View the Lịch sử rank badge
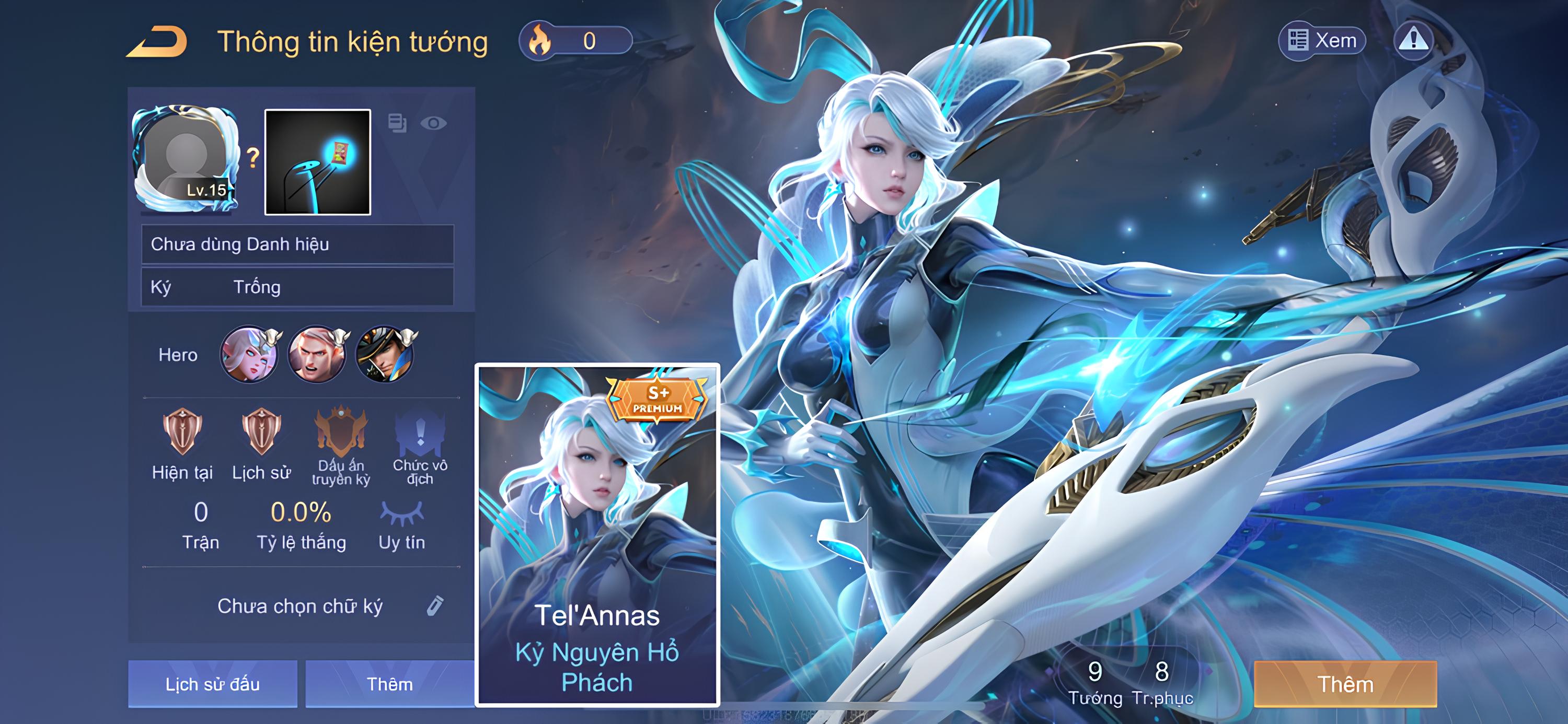This screenshot has height=724, width=1568. [x=261, y=432]
